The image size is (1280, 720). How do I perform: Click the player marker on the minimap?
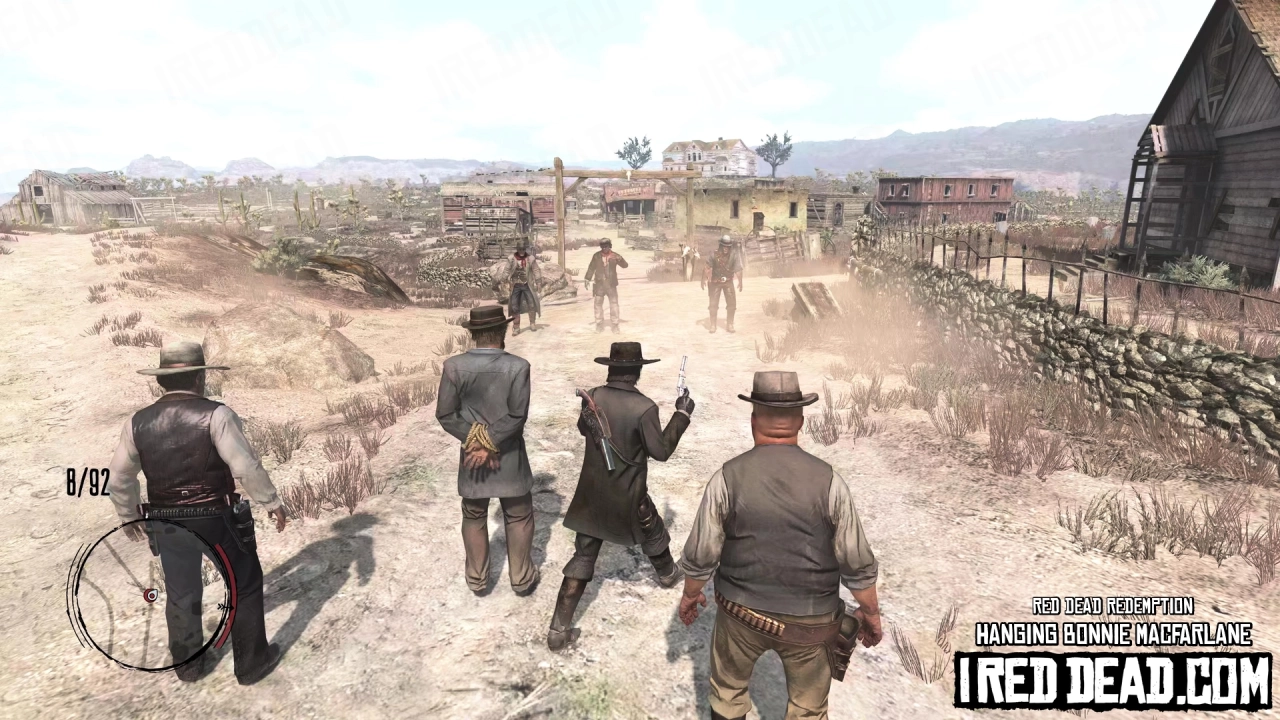pyautogui.click(x=150, y=595)
